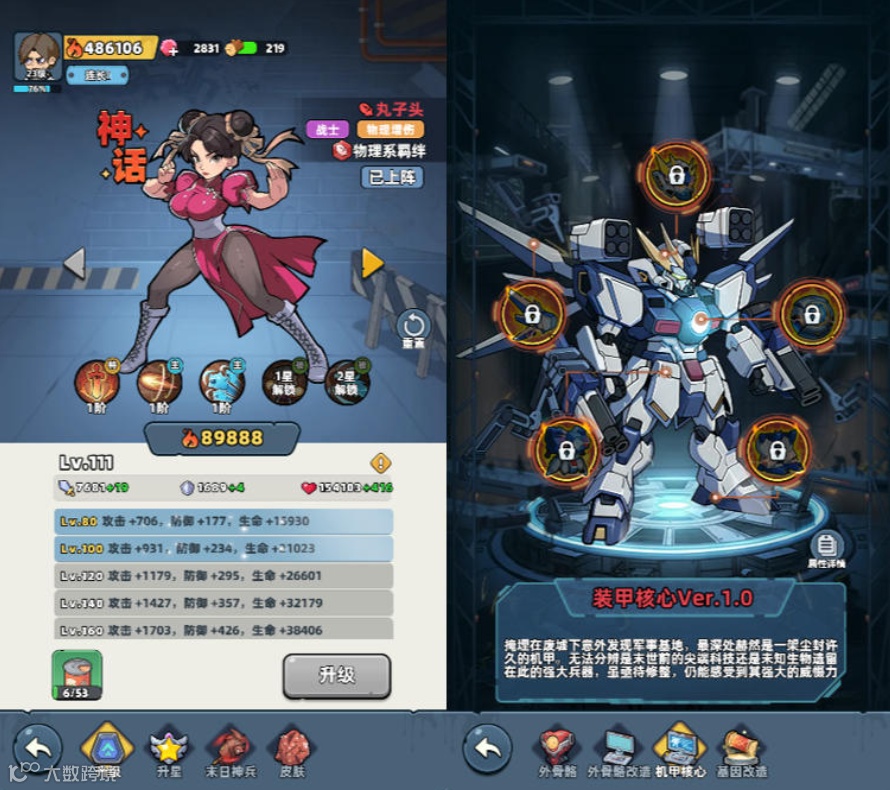Go back from the mecha core screen
The image size is (890, 790).
[488, 748]
